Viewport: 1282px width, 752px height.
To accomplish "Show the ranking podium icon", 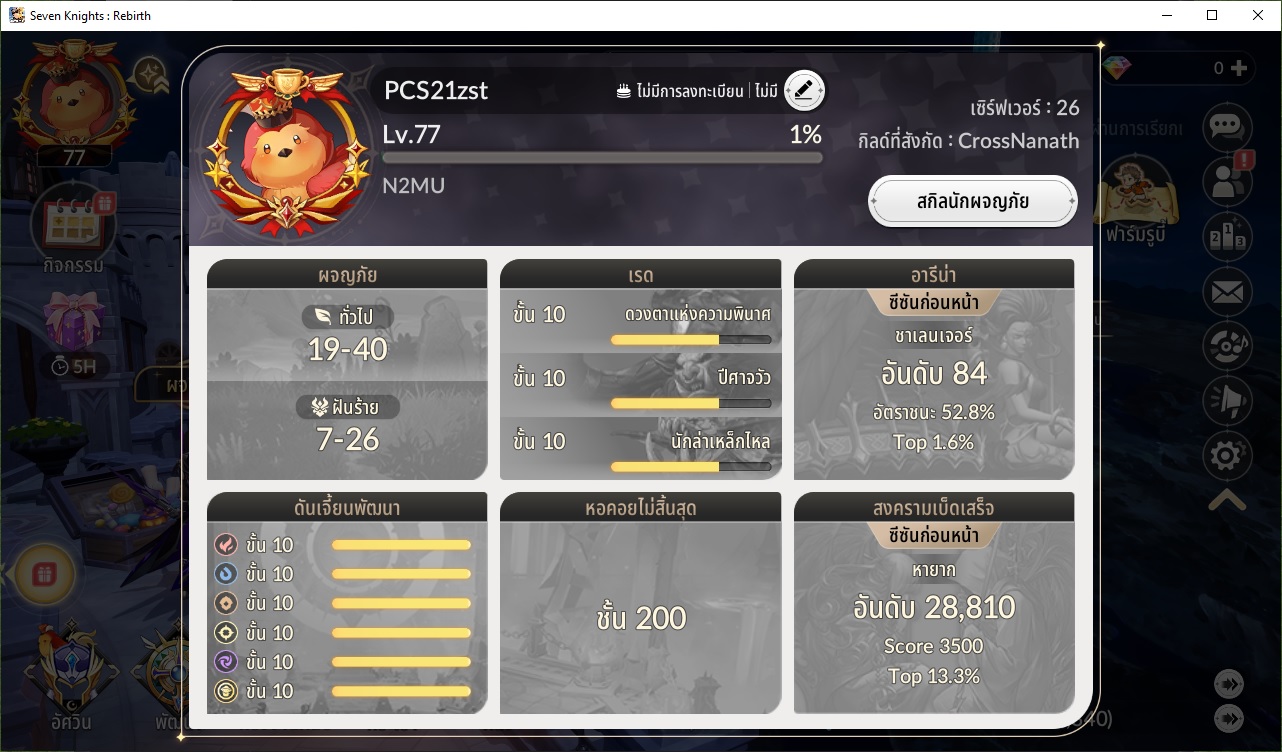I will pyautogui.click(x=1226, y=236).
